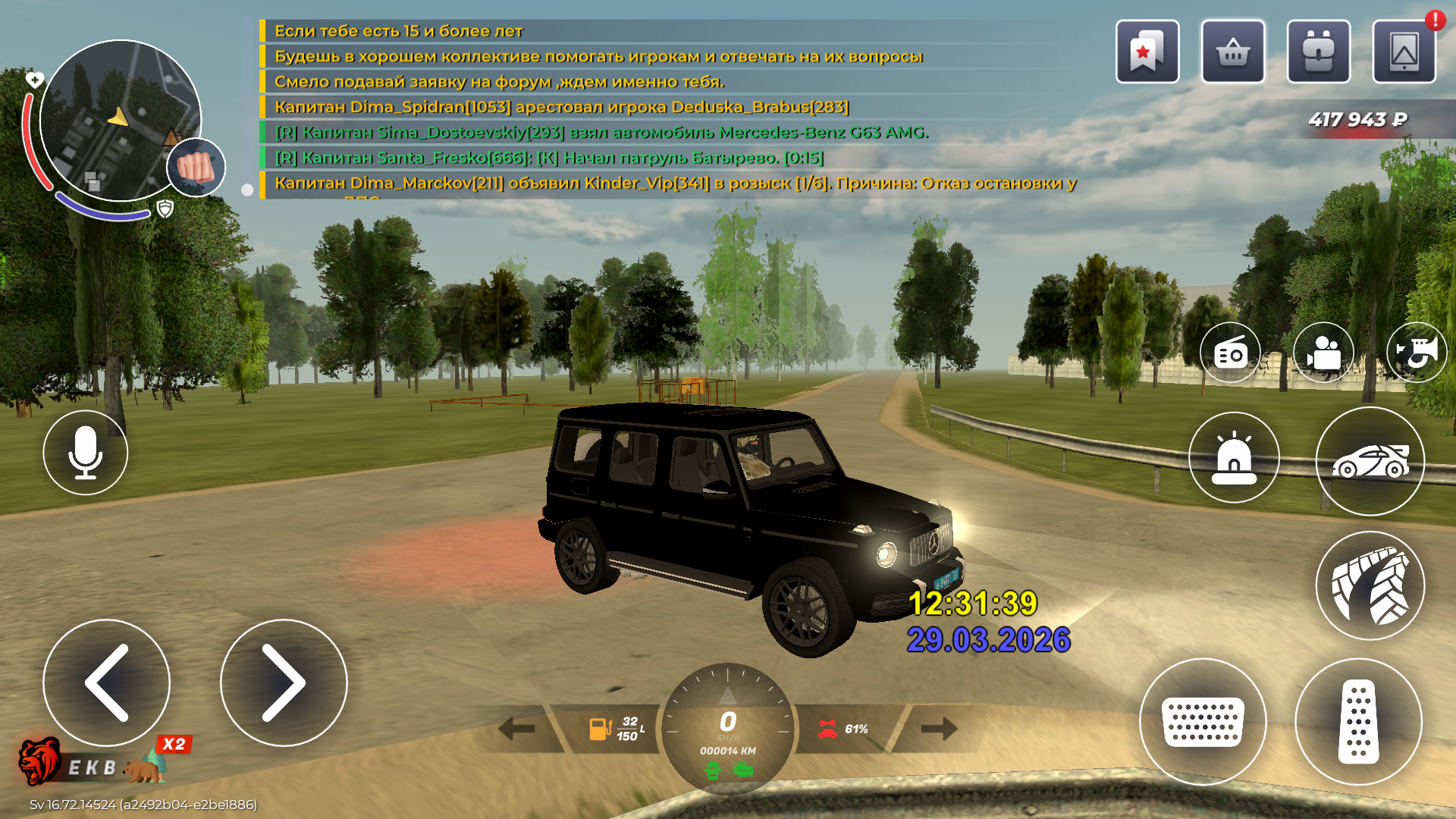Turn on the car radio
This screenshot has height=819, width=1456.
pyautogui.click(x=1230, y=353)
